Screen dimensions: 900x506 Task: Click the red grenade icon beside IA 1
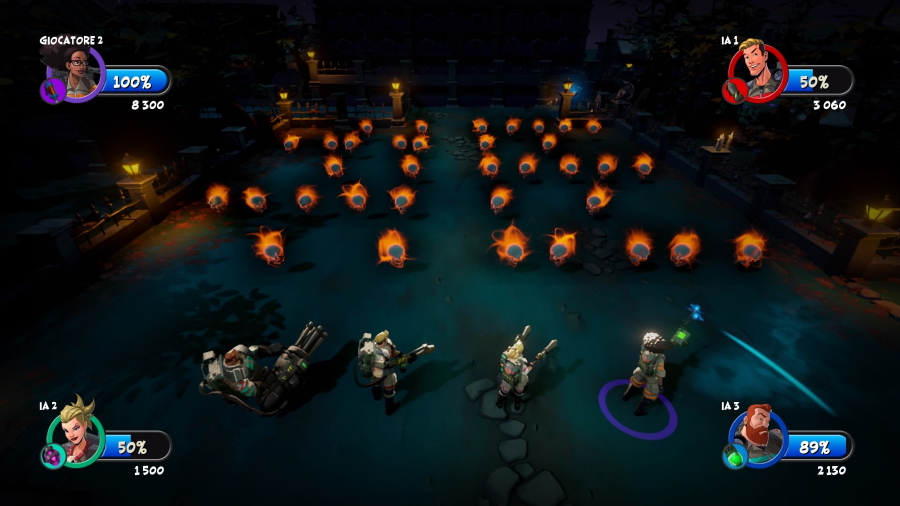(x=733, y=91)
